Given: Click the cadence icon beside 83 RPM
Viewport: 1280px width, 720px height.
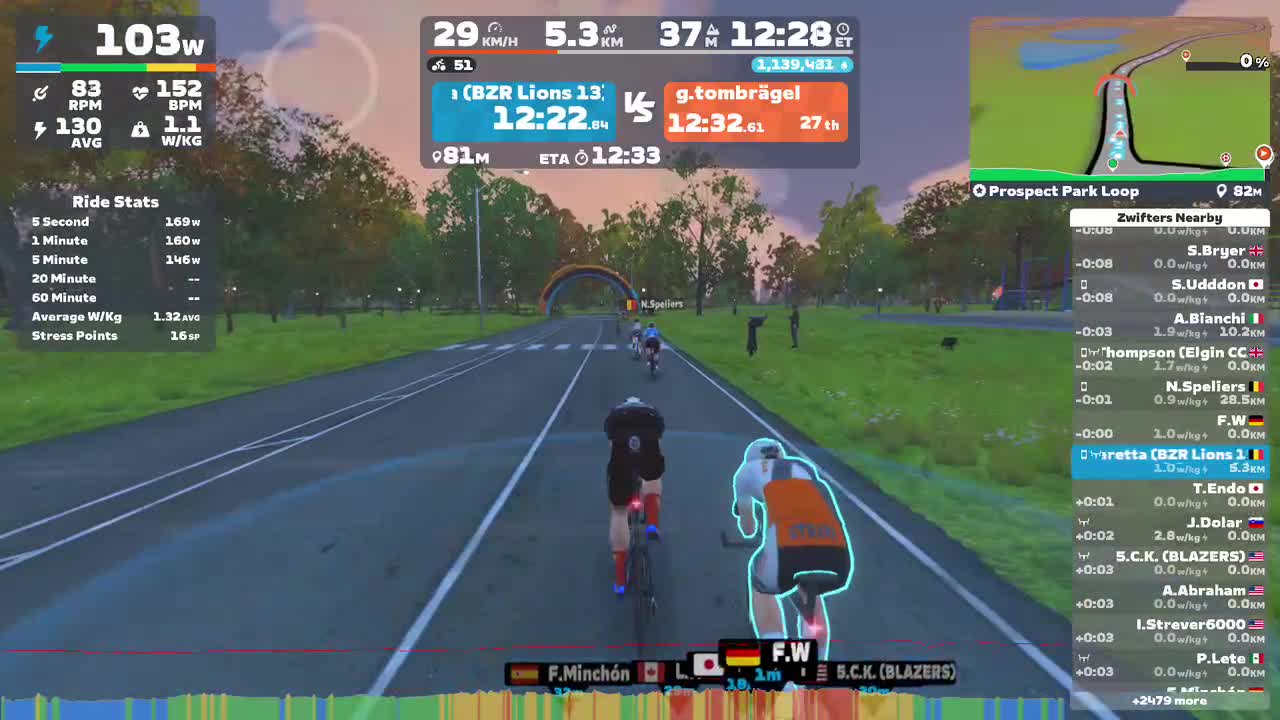Looking at the screenshot, I should 40,90.
